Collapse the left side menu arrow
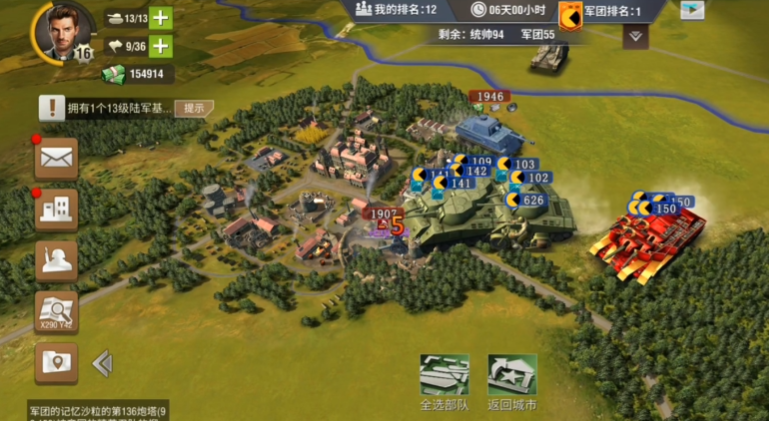Screen dimensions: 769x421 [102, 363]
